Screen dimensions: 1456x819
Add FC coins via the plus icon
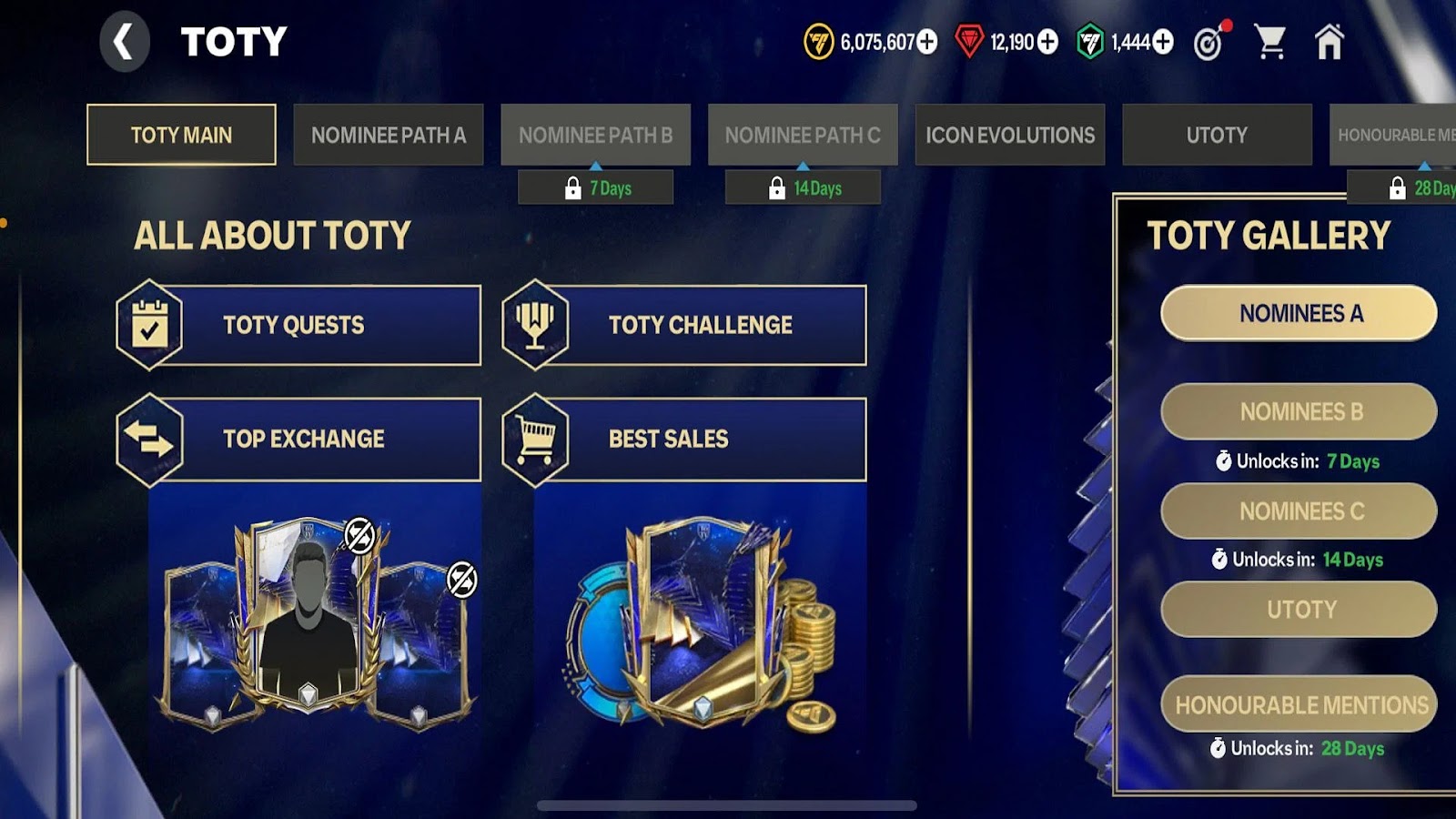[x=928, y=41]
